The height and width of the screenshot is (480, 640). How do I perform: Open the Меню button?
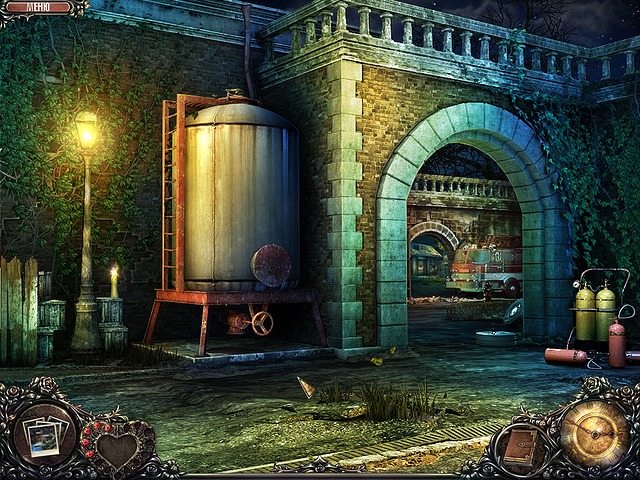point(40,8)
